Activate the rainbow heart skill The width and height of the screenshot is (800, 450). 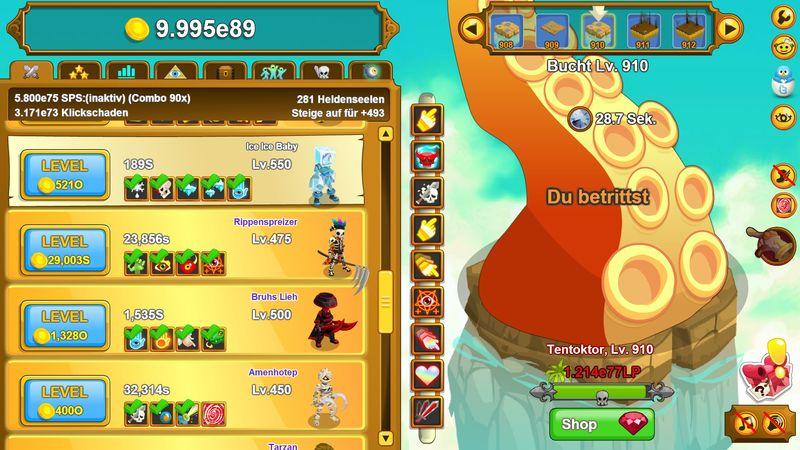428,375
